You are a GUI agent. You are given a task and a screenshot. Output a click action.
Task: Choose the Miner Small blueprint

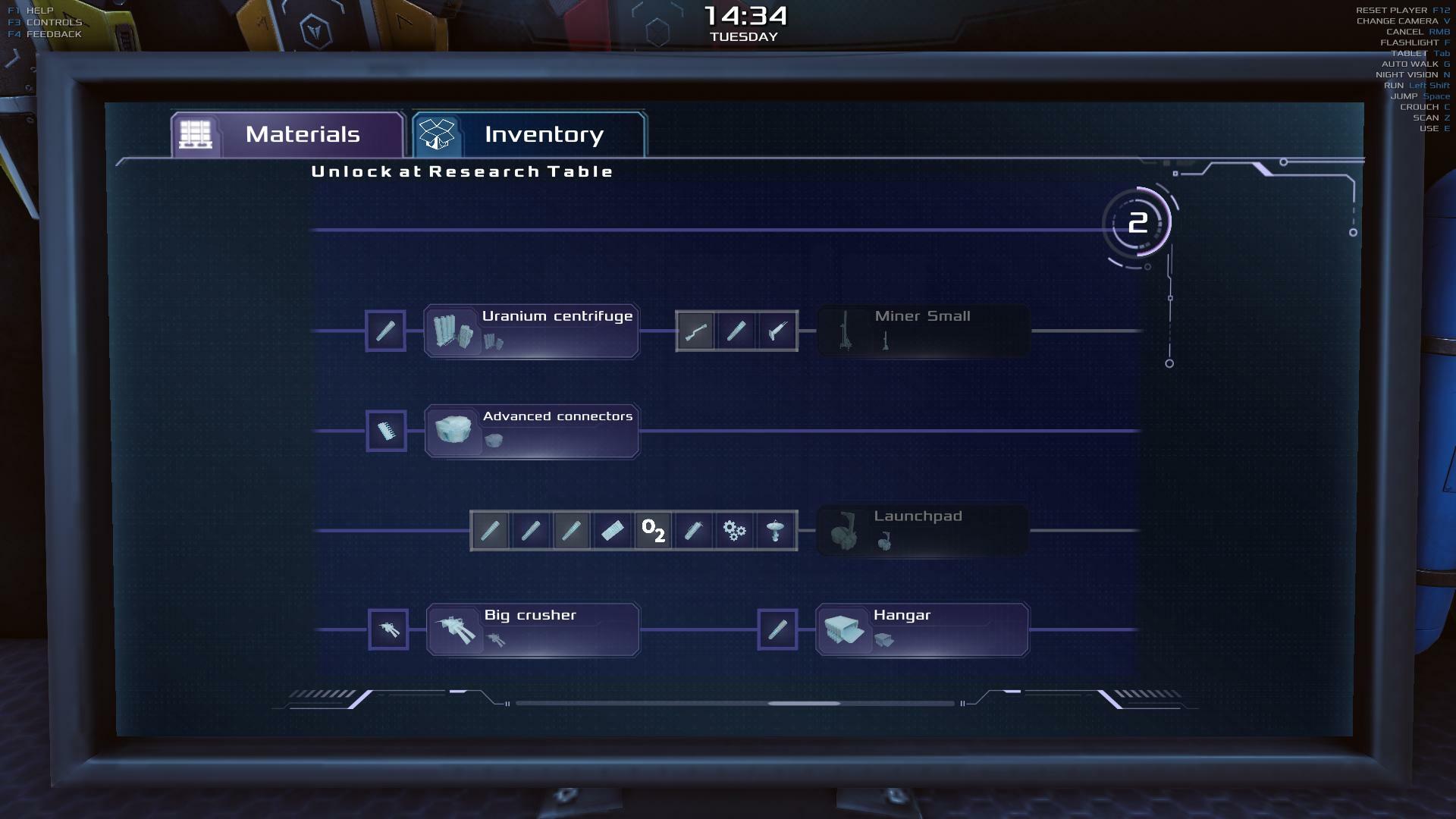[923, 331]
